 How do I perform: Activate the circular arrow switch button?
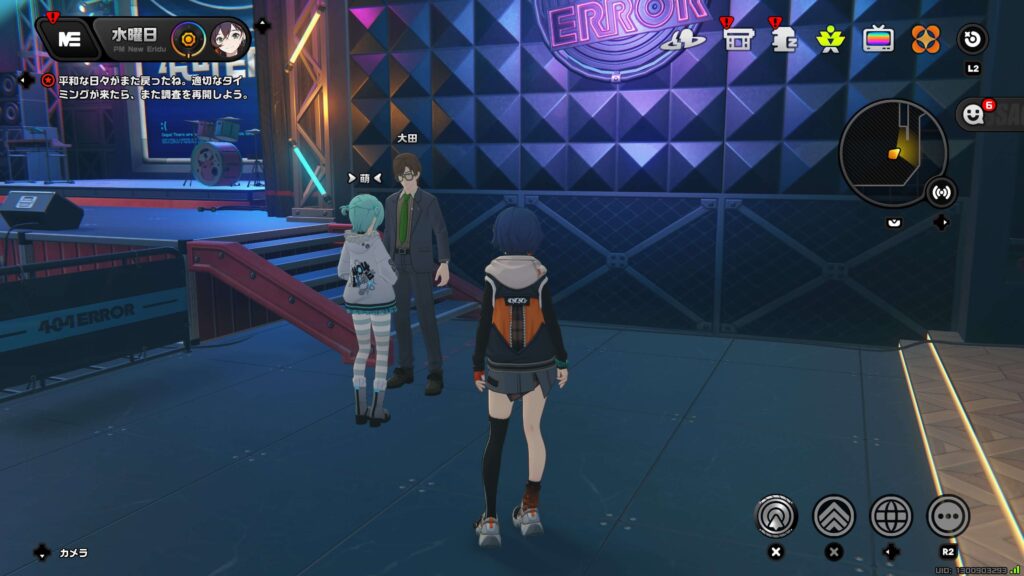point(972,40)
